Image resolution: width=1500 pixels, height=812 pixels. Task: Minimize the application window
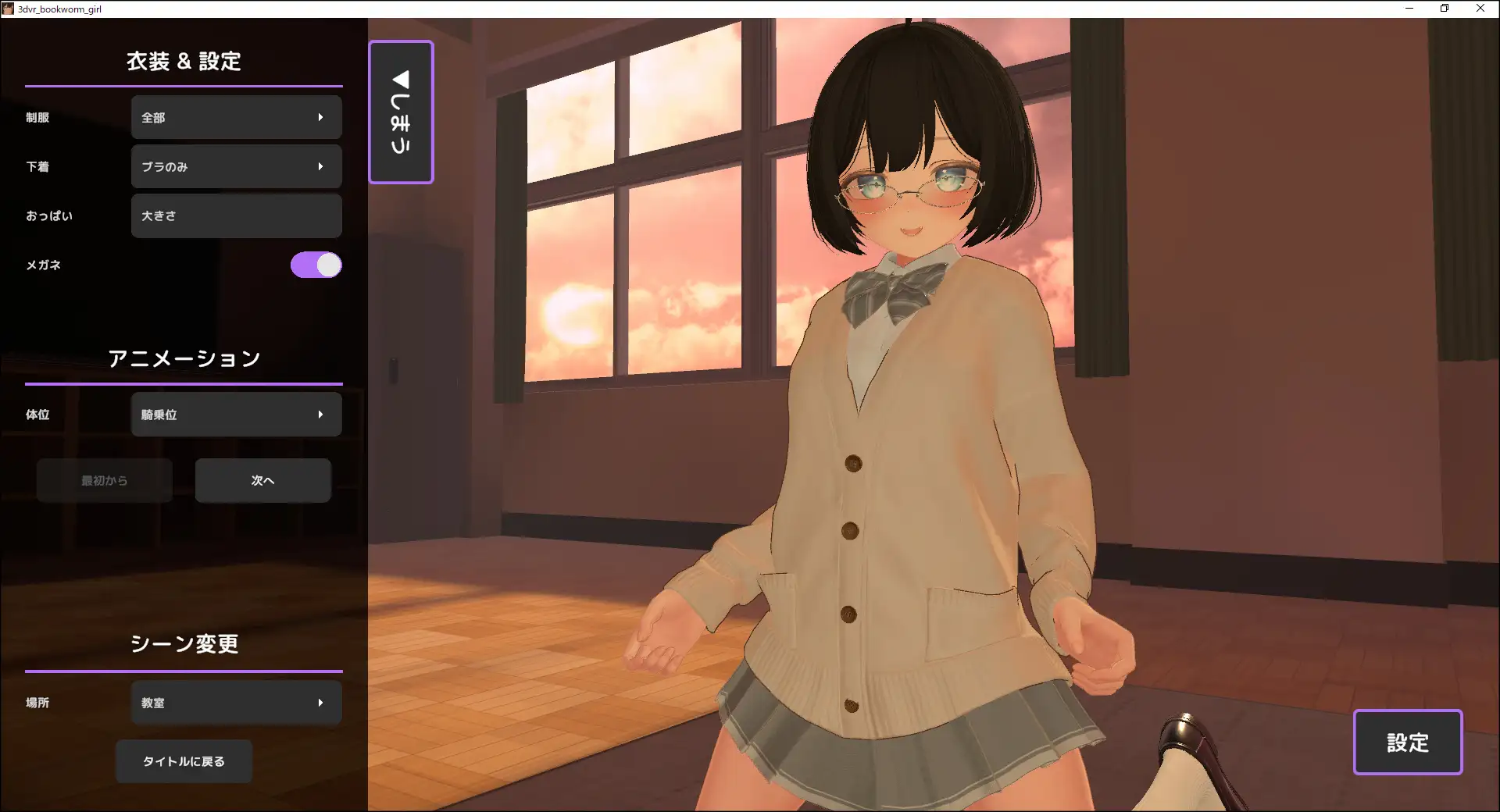point(1410,9)
